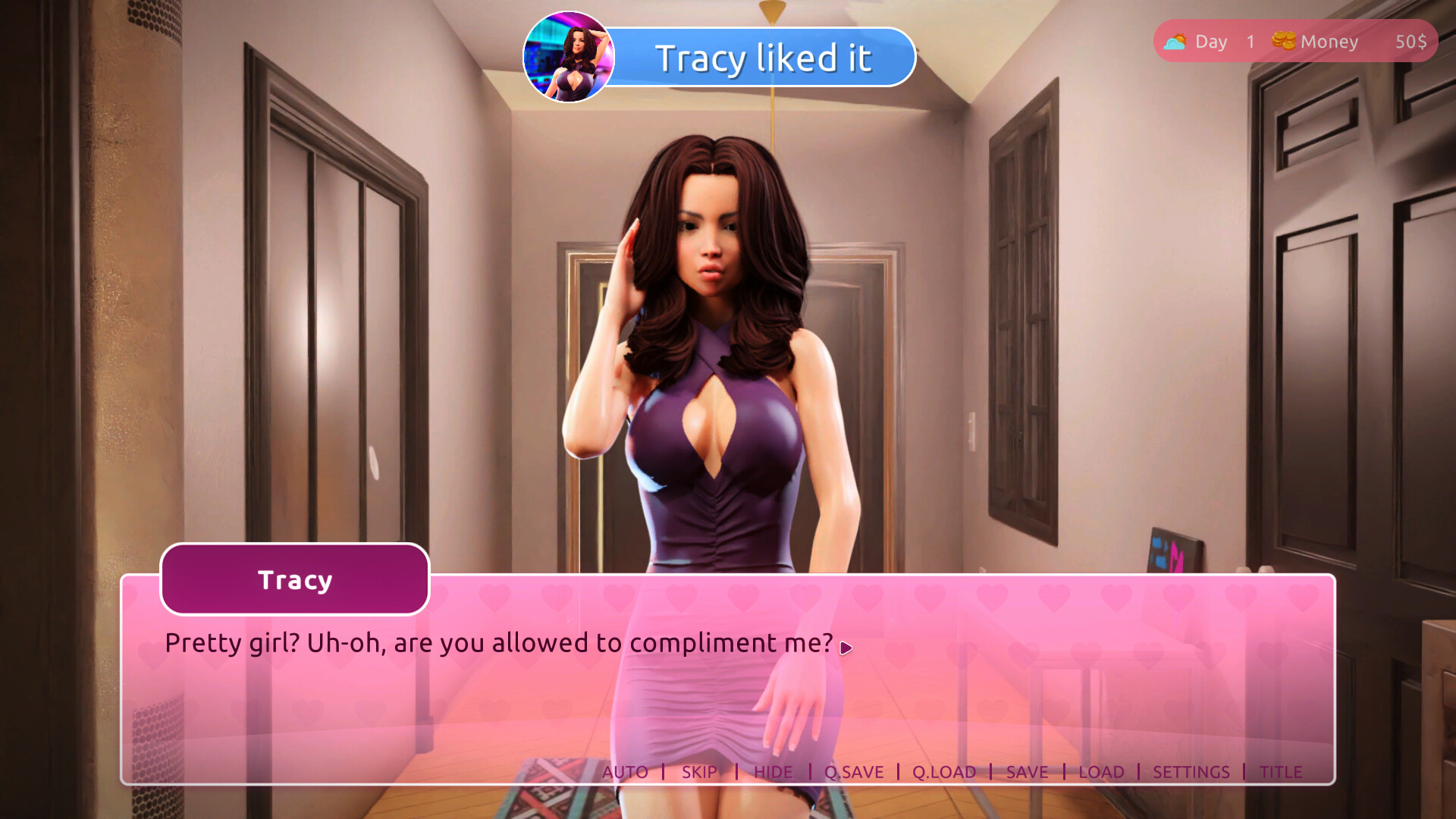The width and height of the screenshot is (1456, 819).
Task: Open the SAVE menu
Action: [x=1027, y=772]
